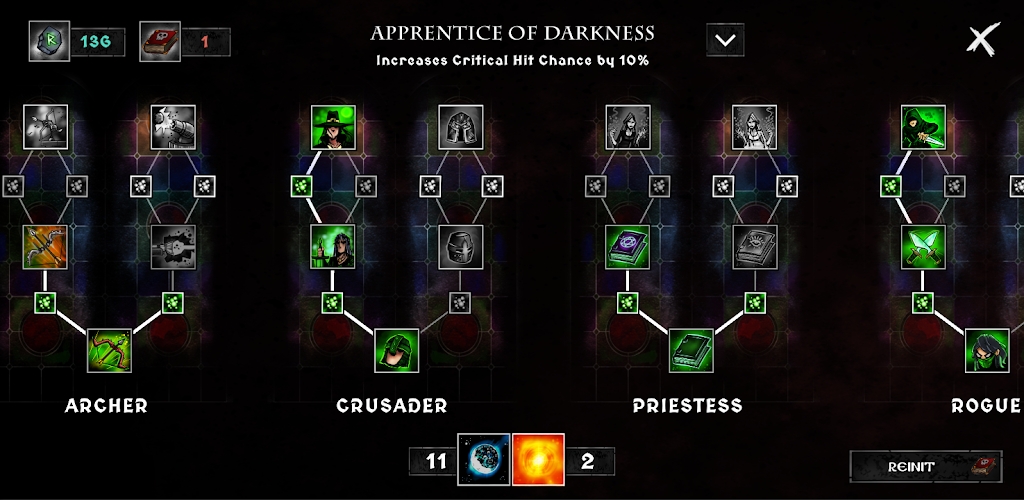This screenshot has height=500, width=1024.
Task: Open the red skull book counter
Action: point(158,41)
